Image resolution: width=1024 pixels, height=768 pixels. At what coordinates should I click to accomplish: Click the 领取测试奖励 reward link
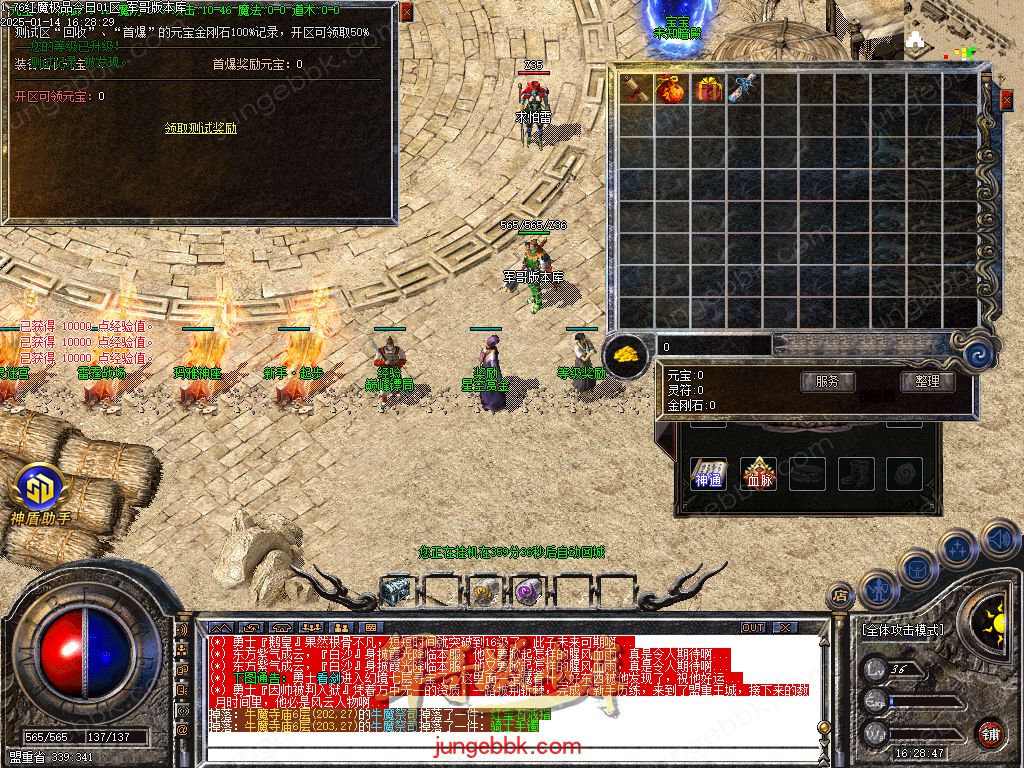[201, 128]
